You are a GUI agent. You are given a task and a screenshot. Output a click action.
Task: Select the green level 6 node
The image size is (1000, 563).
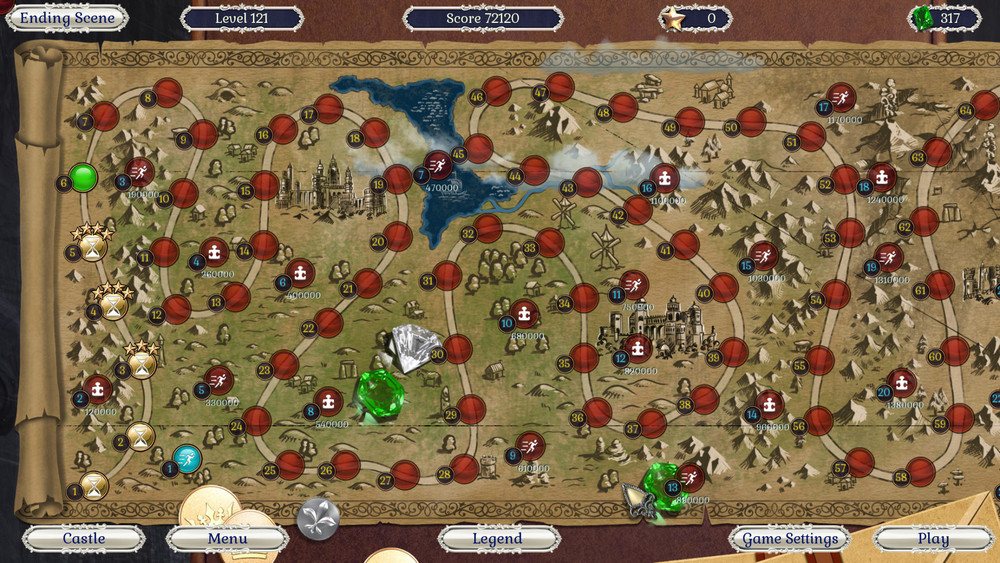(83, 179)
